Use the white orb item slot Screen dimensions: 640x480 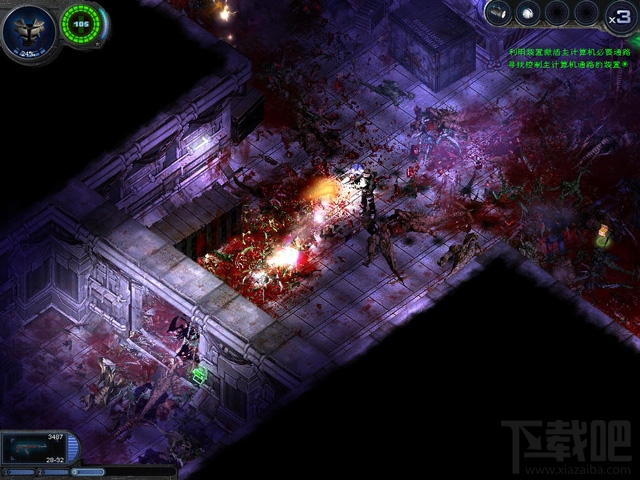click(x=527, y=13)
